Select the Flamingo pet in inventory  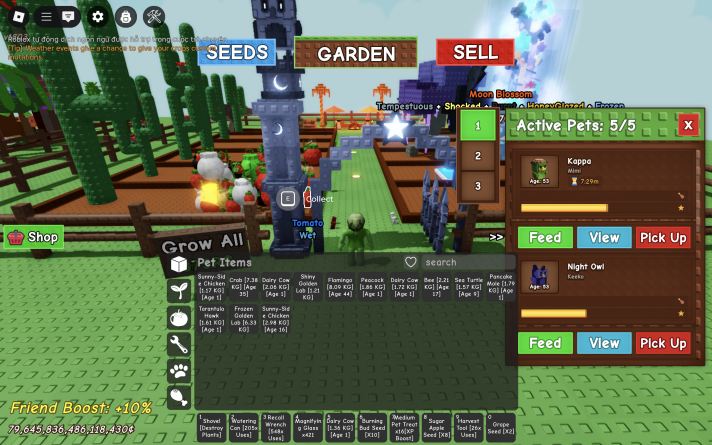tap(340, 287)
